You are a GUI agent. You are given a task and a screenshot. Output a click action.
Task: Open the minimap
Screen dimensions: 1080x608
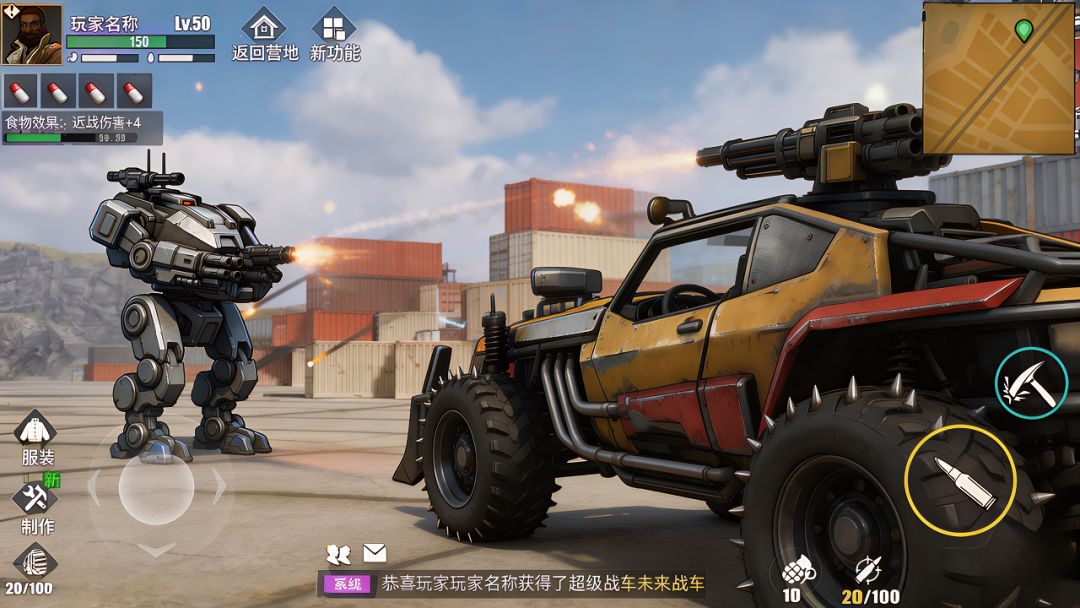click(x=998, y=78)
